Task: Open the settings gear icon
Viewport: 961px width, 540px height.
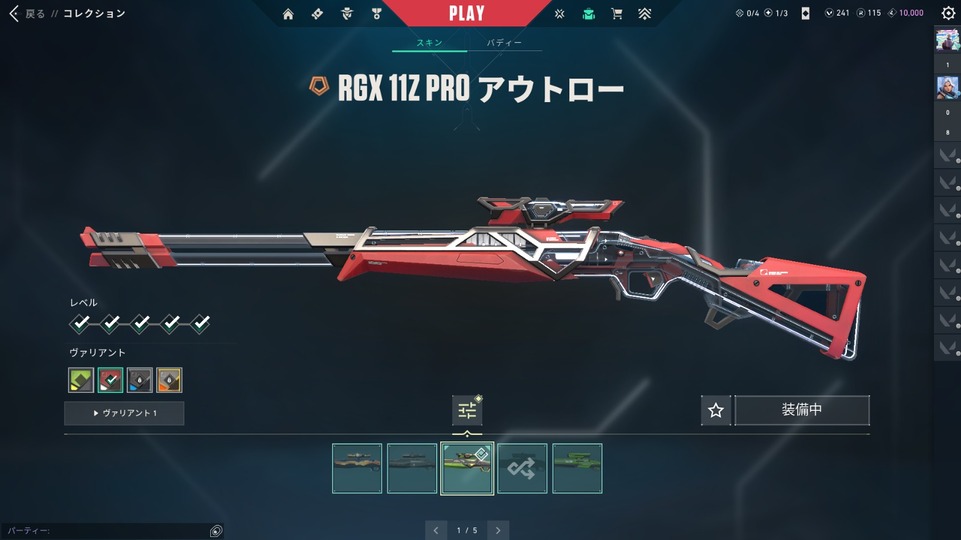Action: [948, 14]
